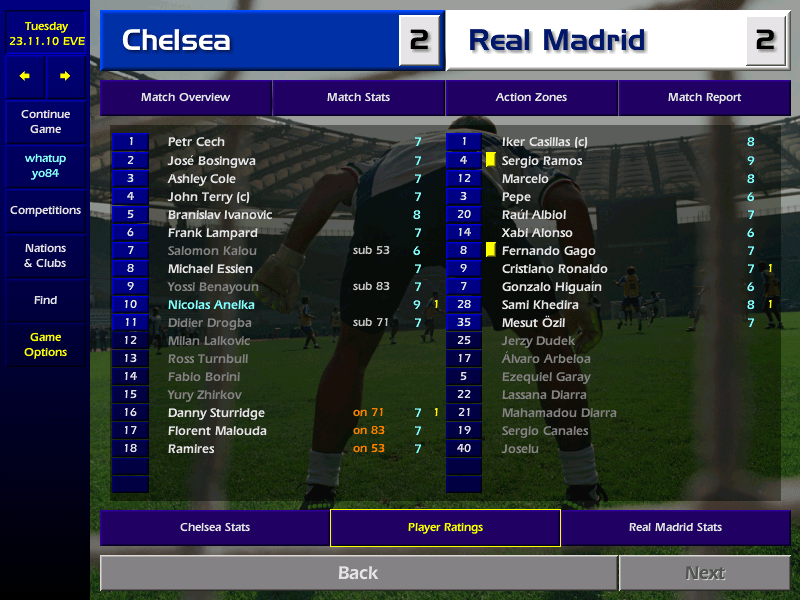
Task: Show the Action Zones view
Action: [531, 97]
